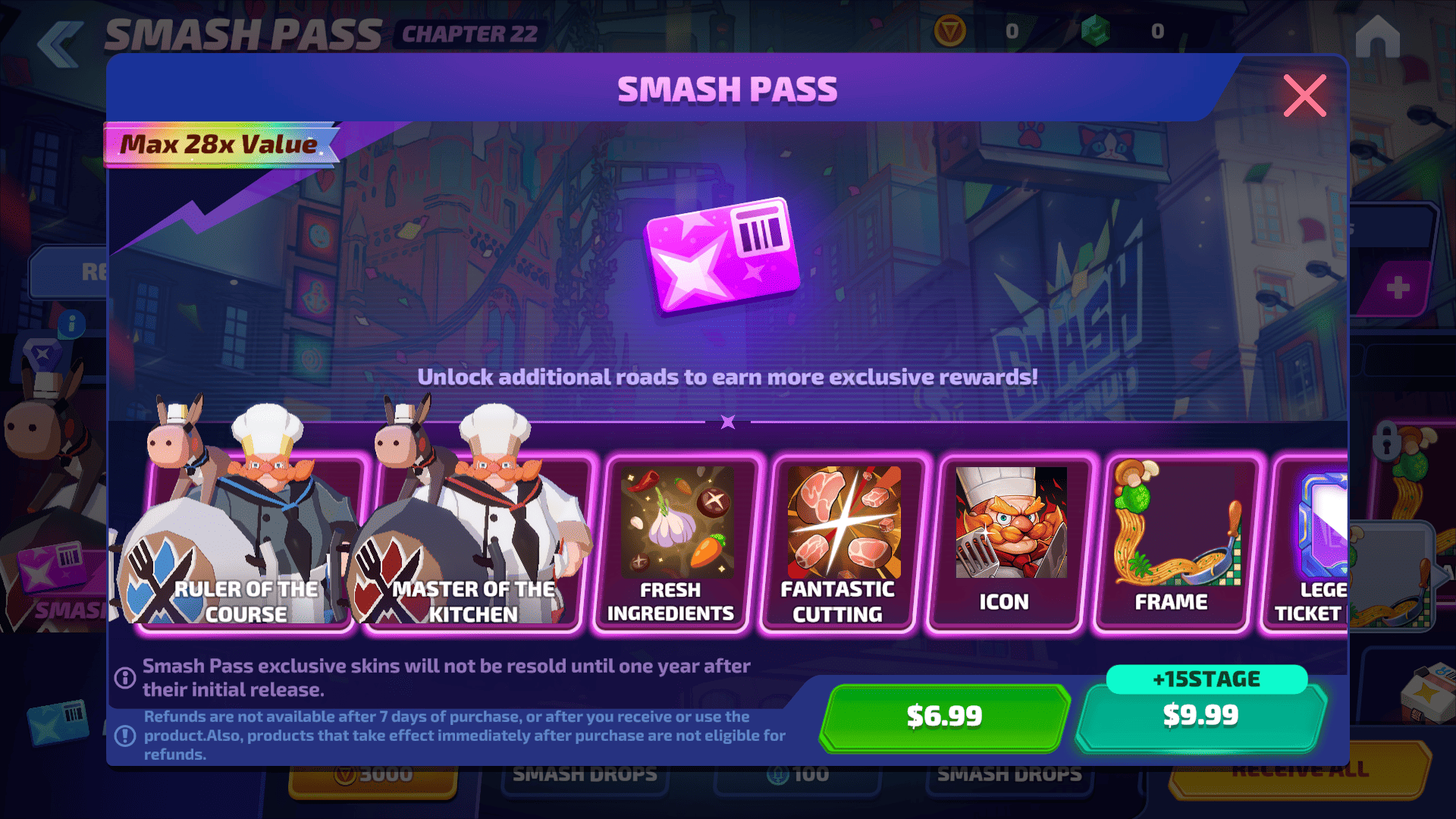Preview the noodle Frame reward
1456x819 pixels.
point(1172,542)
